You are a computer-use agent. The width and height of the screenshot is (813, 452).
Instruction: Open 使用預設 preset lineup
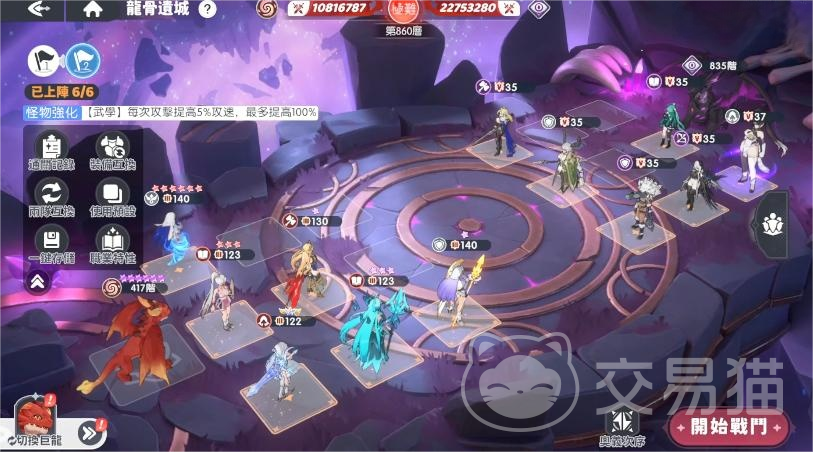tap(112, 198)
